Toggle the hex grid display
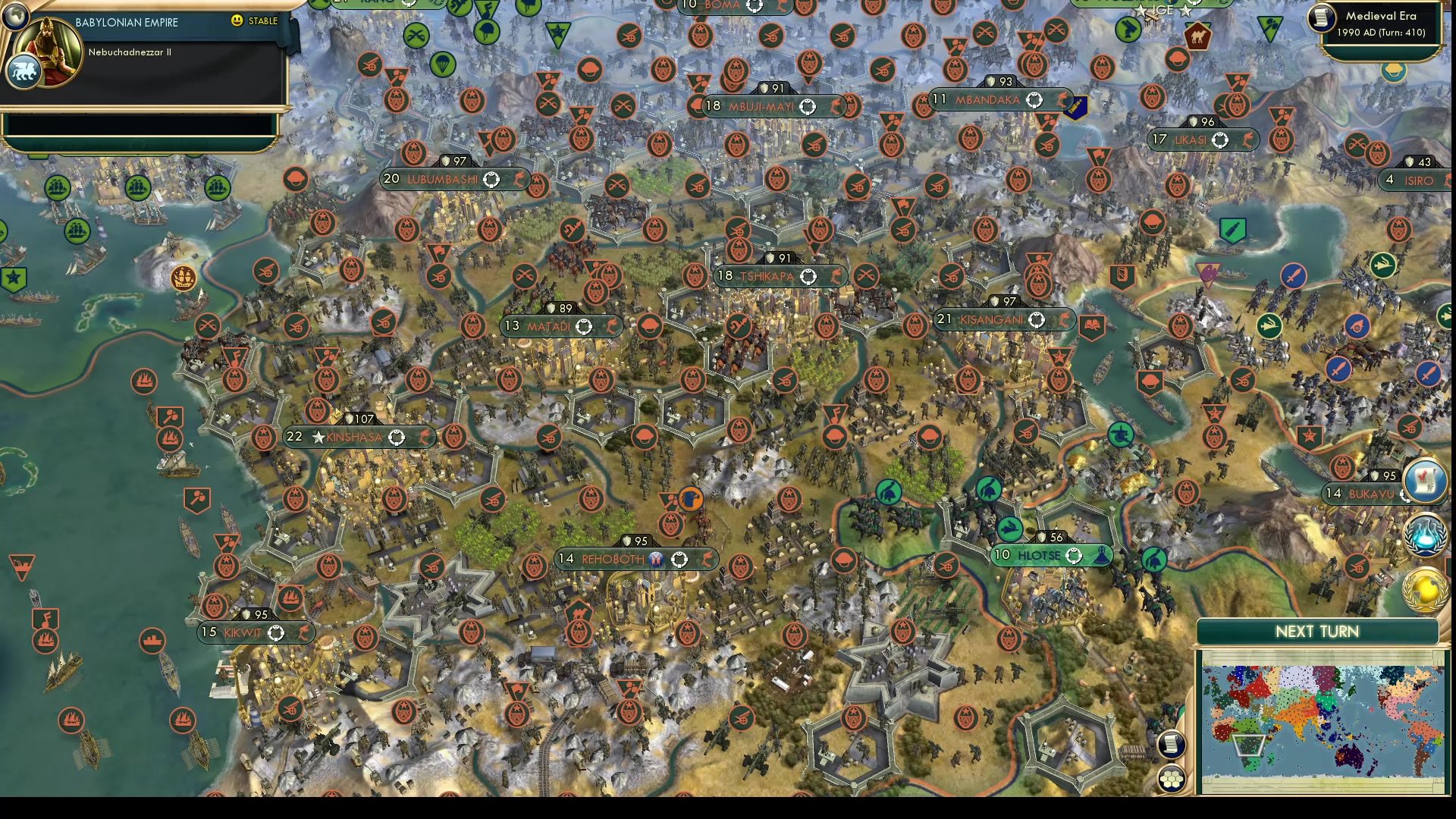The width and height of the screenshot is (1456, 819). click(x=1171, y=777)
